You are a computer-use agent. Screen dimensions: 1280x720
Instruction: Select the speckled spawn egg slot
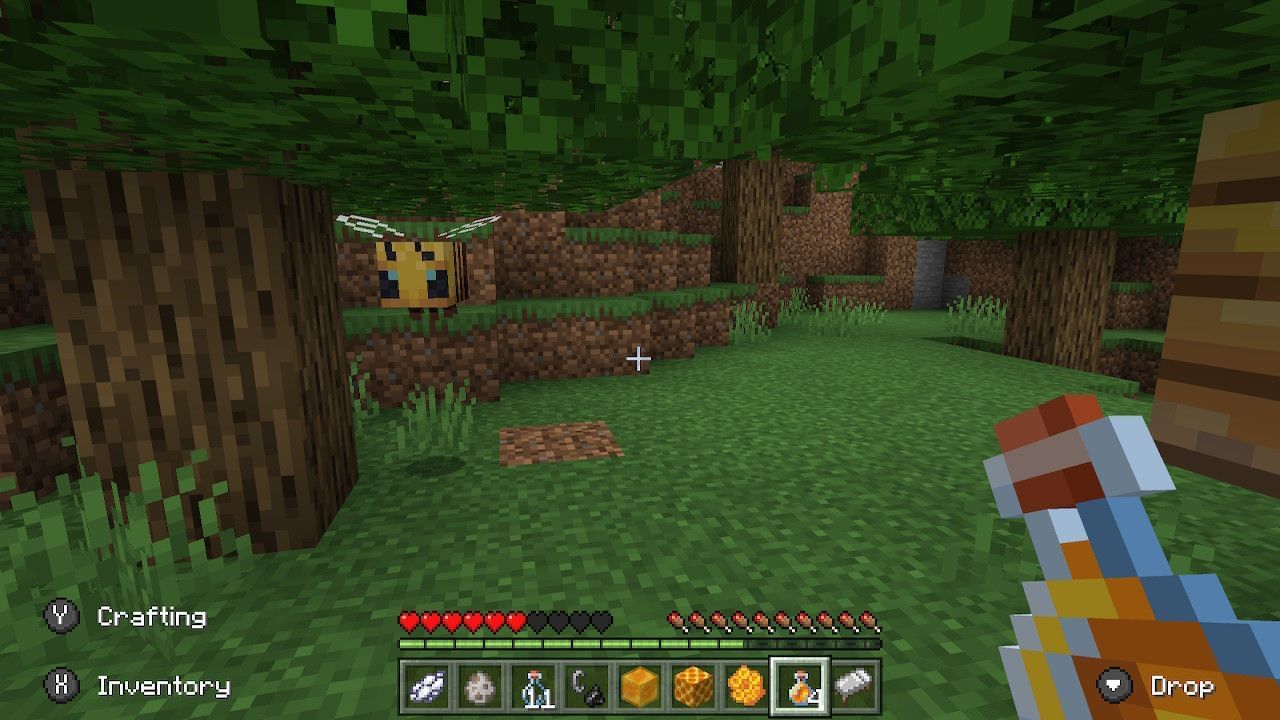pos(479,687)
